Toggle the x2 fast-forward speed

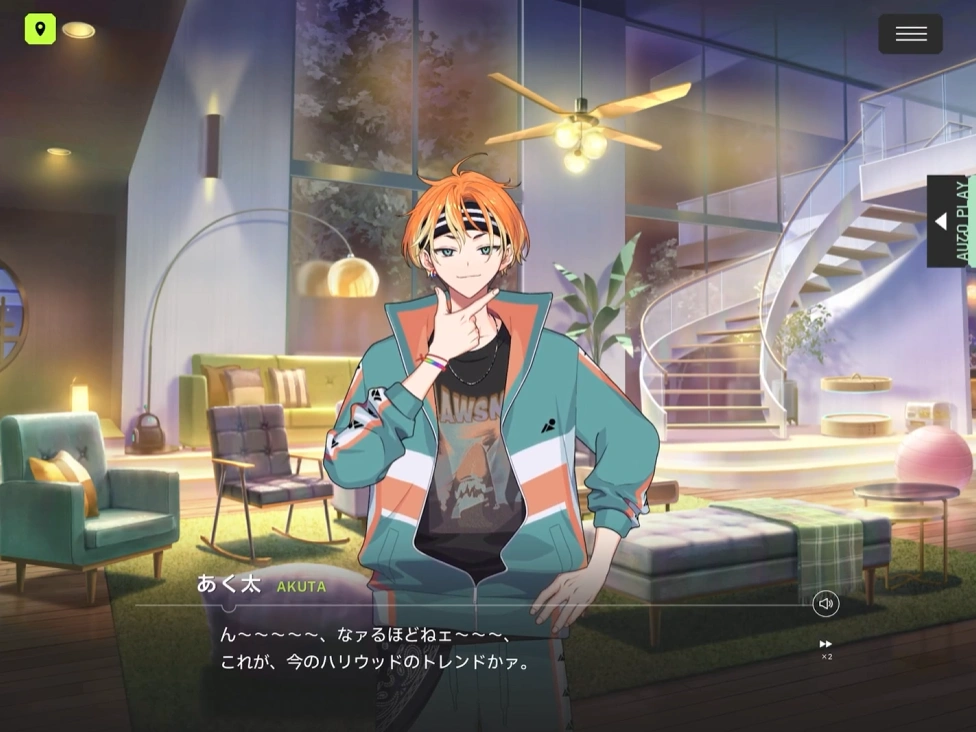[x=826, y=648]
